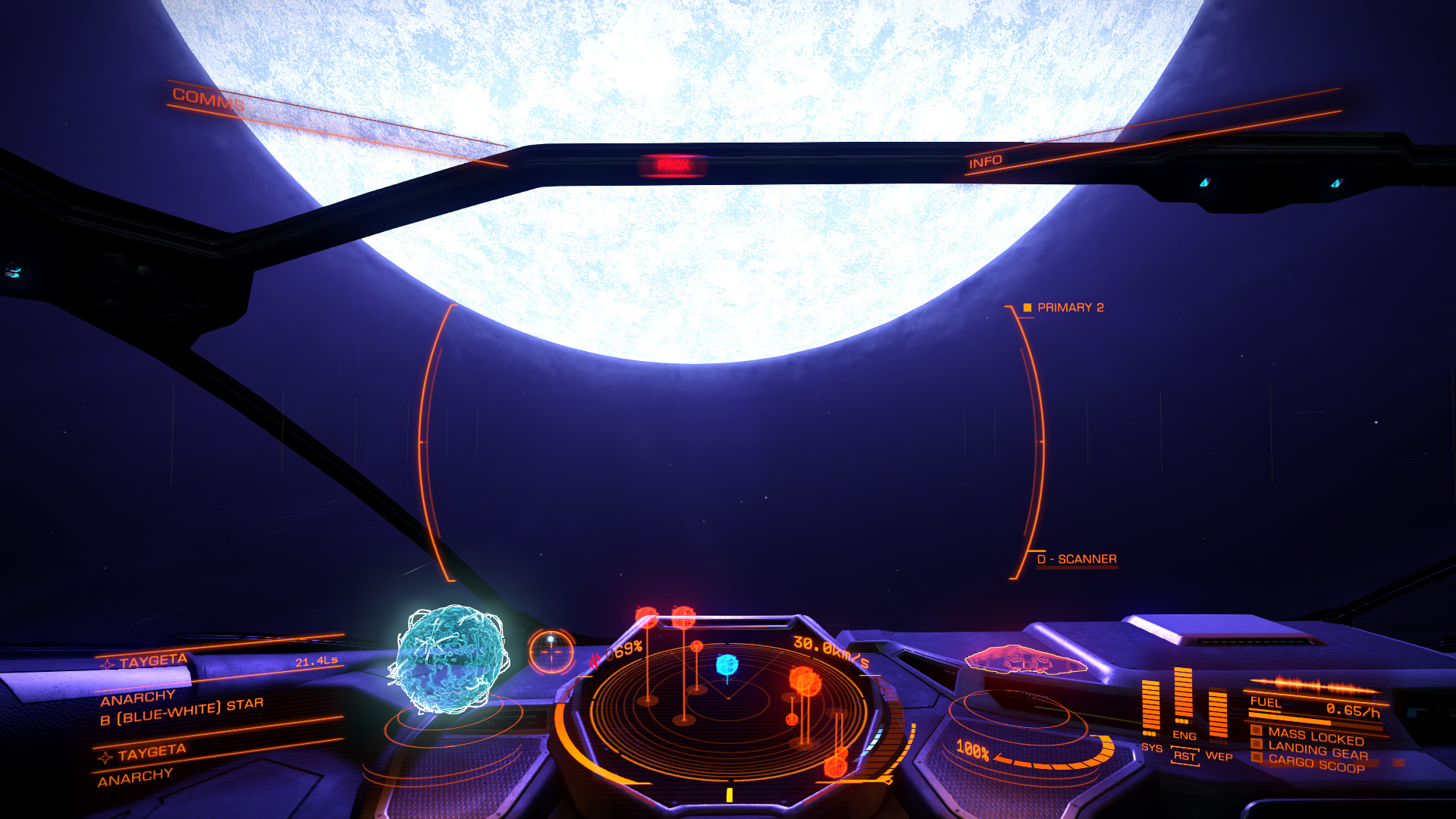Click the RST power reset label

coord(1185,756)
